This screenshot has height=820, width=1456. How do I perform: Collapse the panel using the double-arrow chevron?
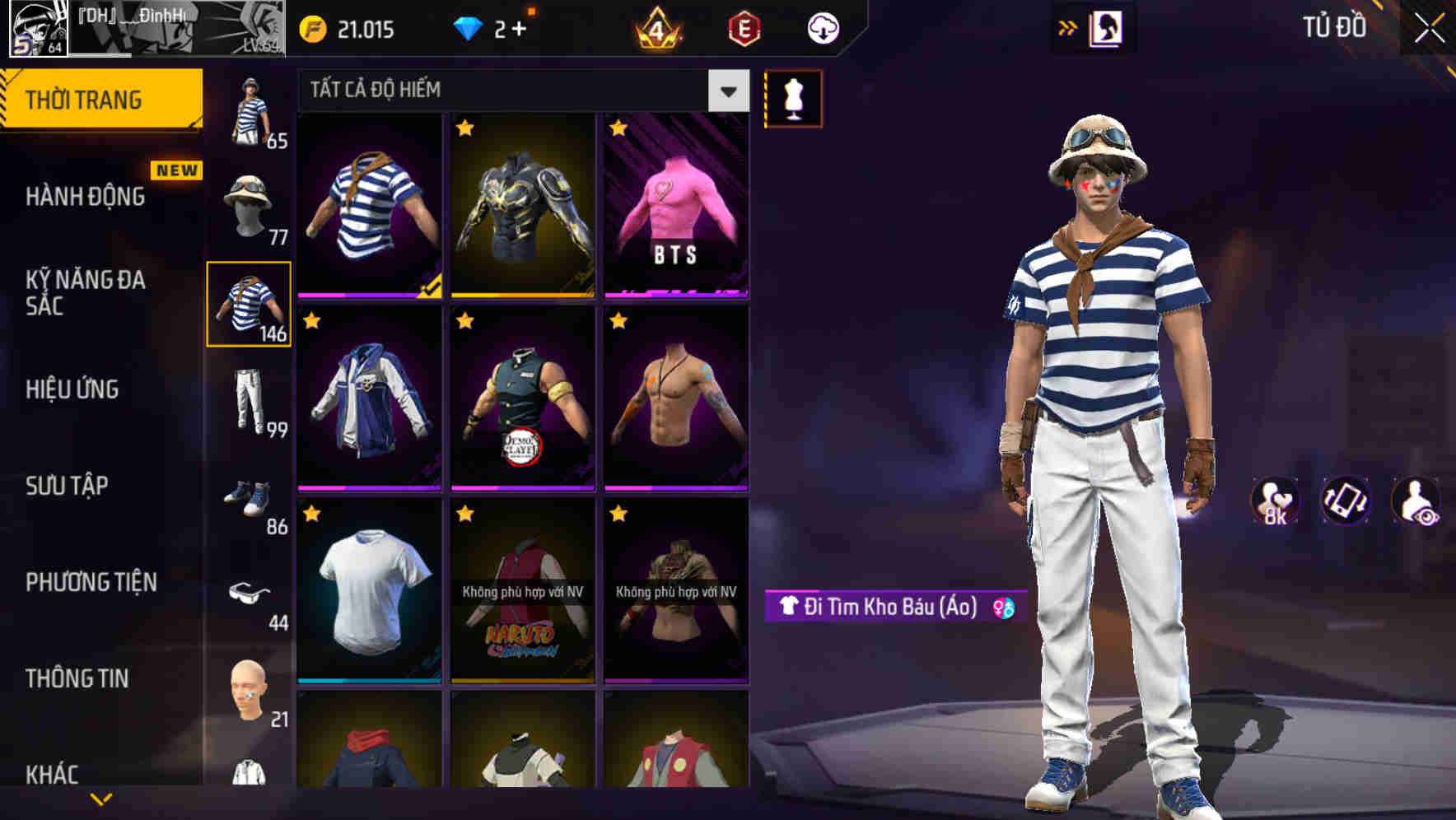(1068, 27)
